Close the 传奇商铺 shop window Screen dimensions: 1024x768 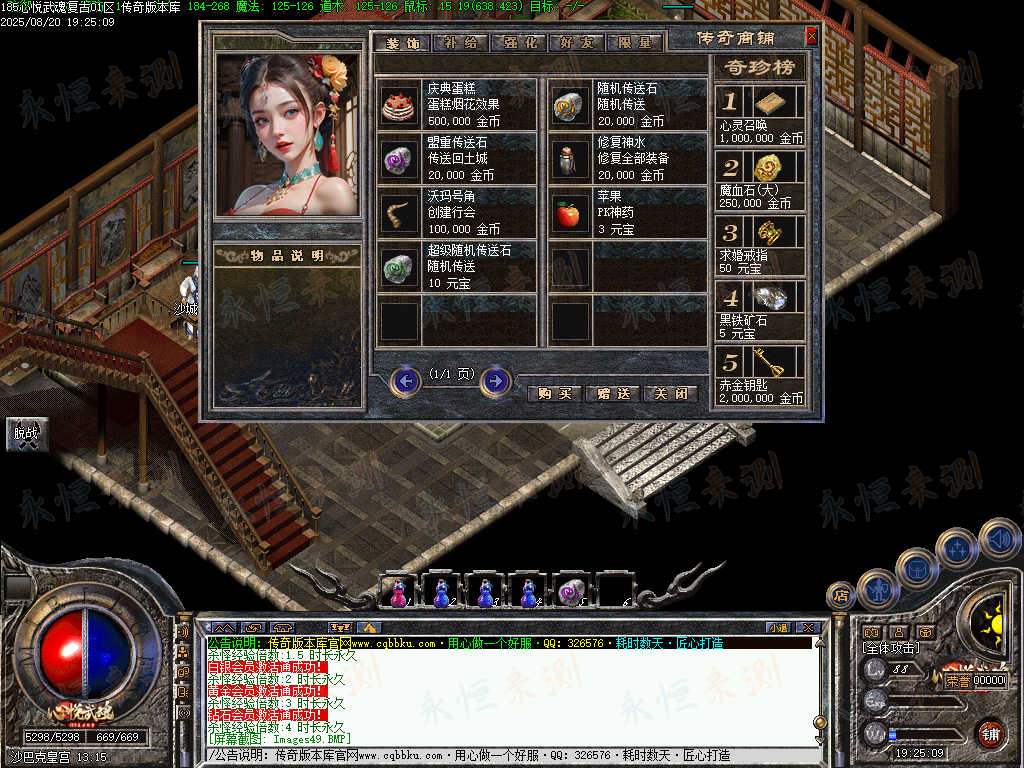click(811, 37)
